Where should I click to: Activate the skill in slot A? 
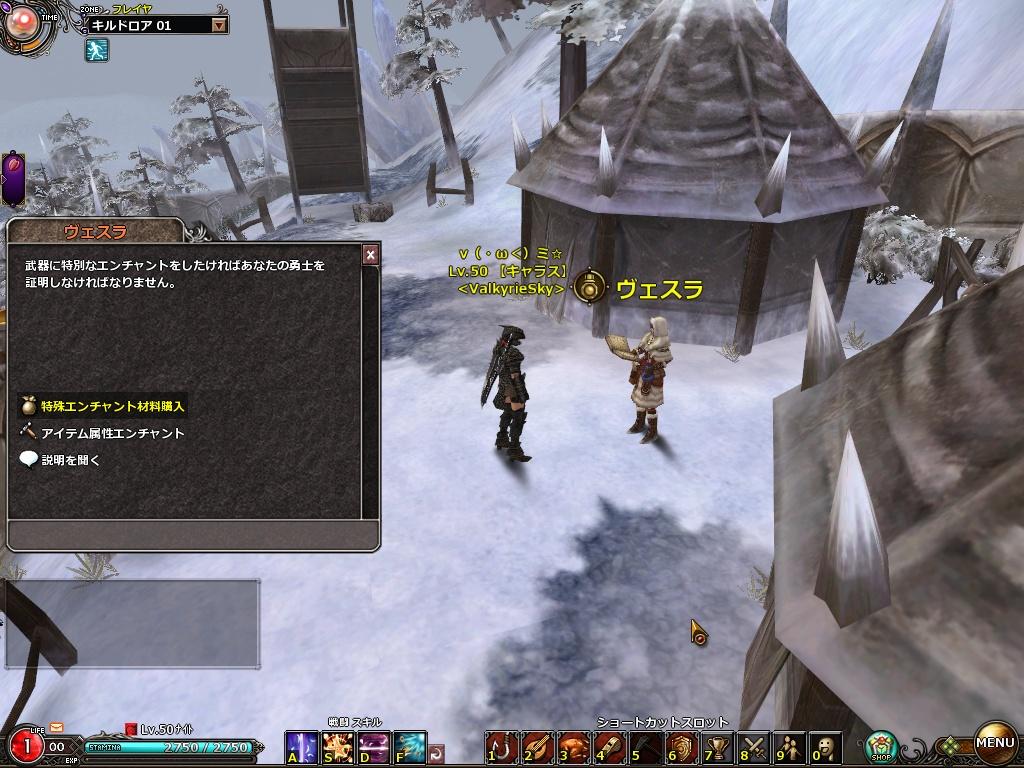[x=302, y=747]
